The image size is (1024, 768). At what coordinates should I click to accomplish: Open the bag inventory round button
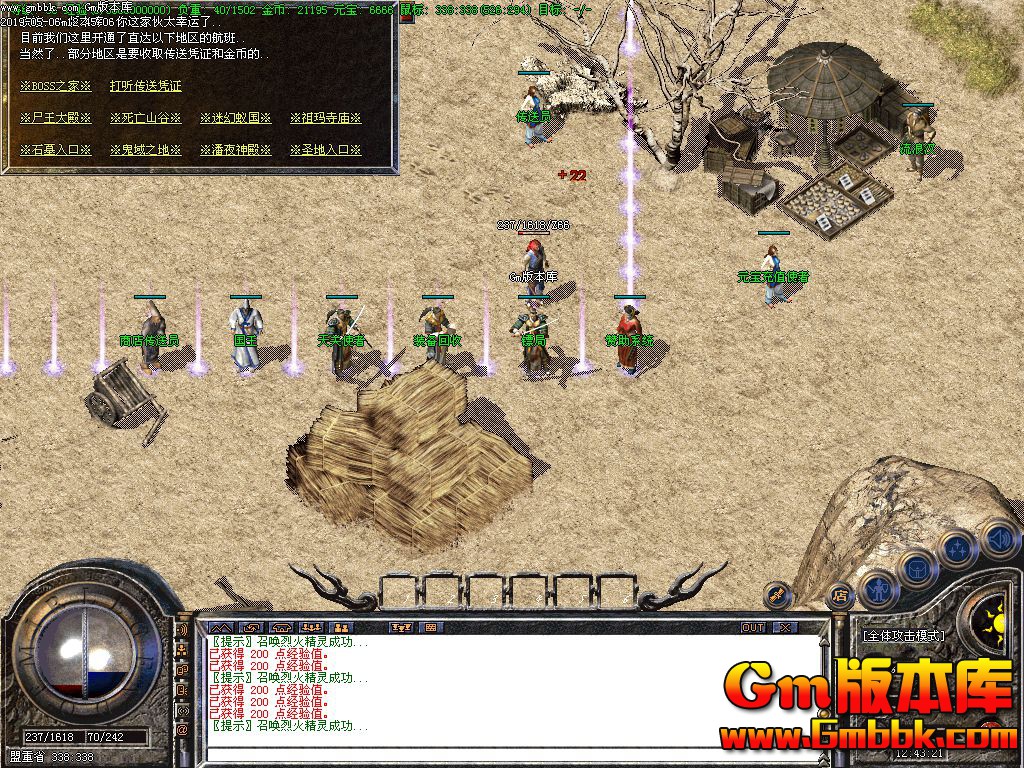(918, 569)
